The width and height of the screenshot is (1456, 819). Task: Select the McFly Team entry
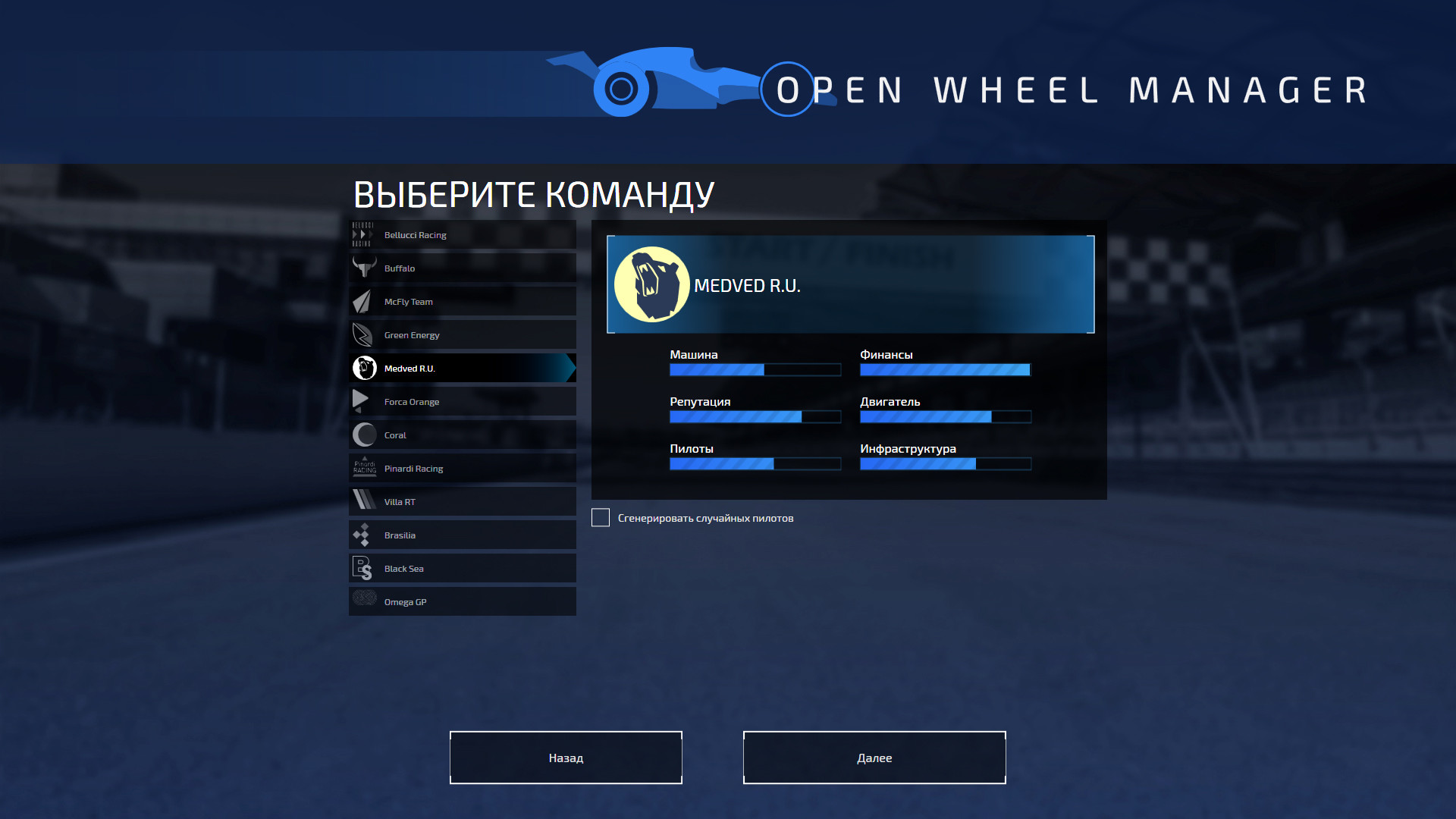pyautogui.click(x=462, y=301)
